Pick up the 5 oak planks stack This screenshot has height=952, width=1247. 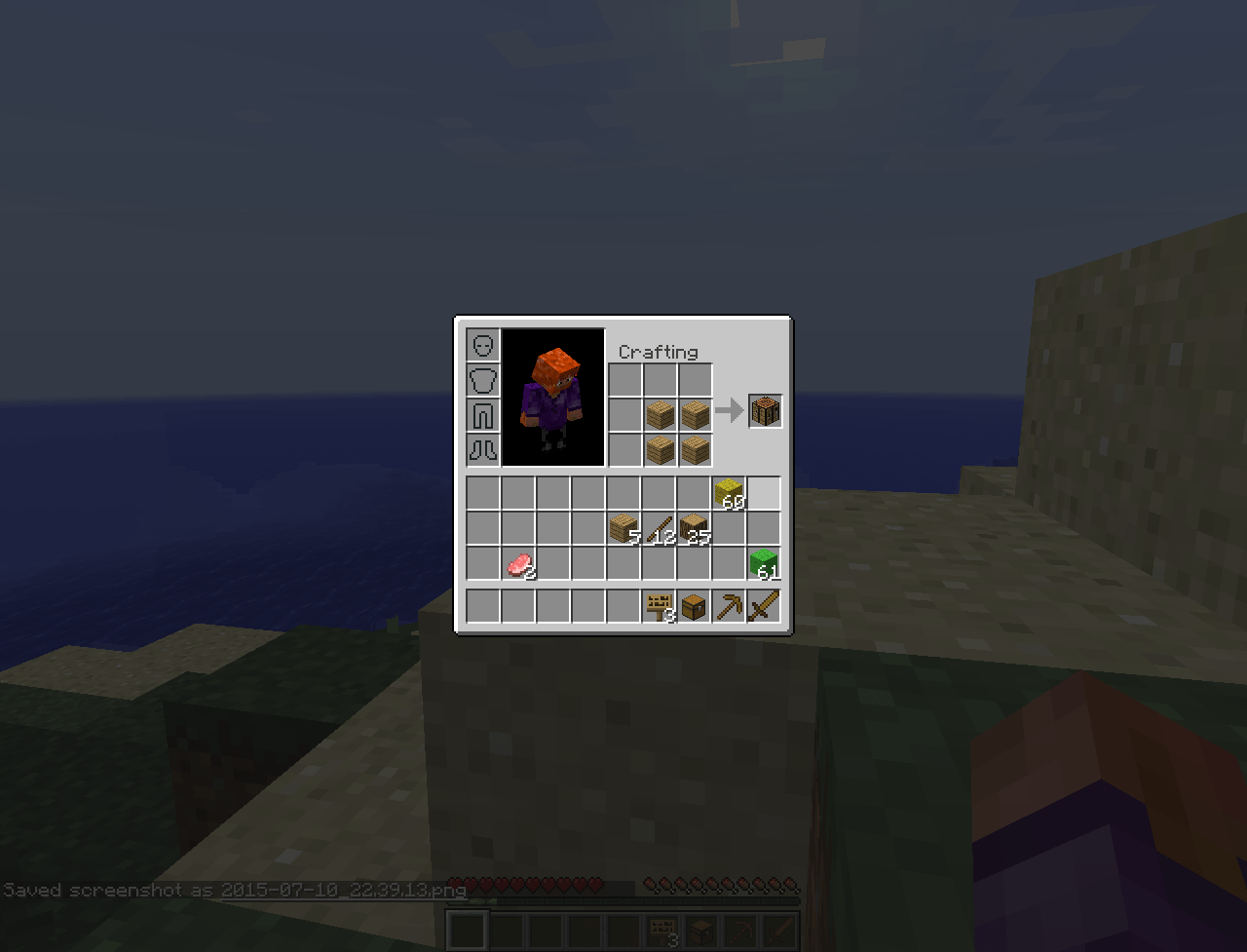(624, 527)
